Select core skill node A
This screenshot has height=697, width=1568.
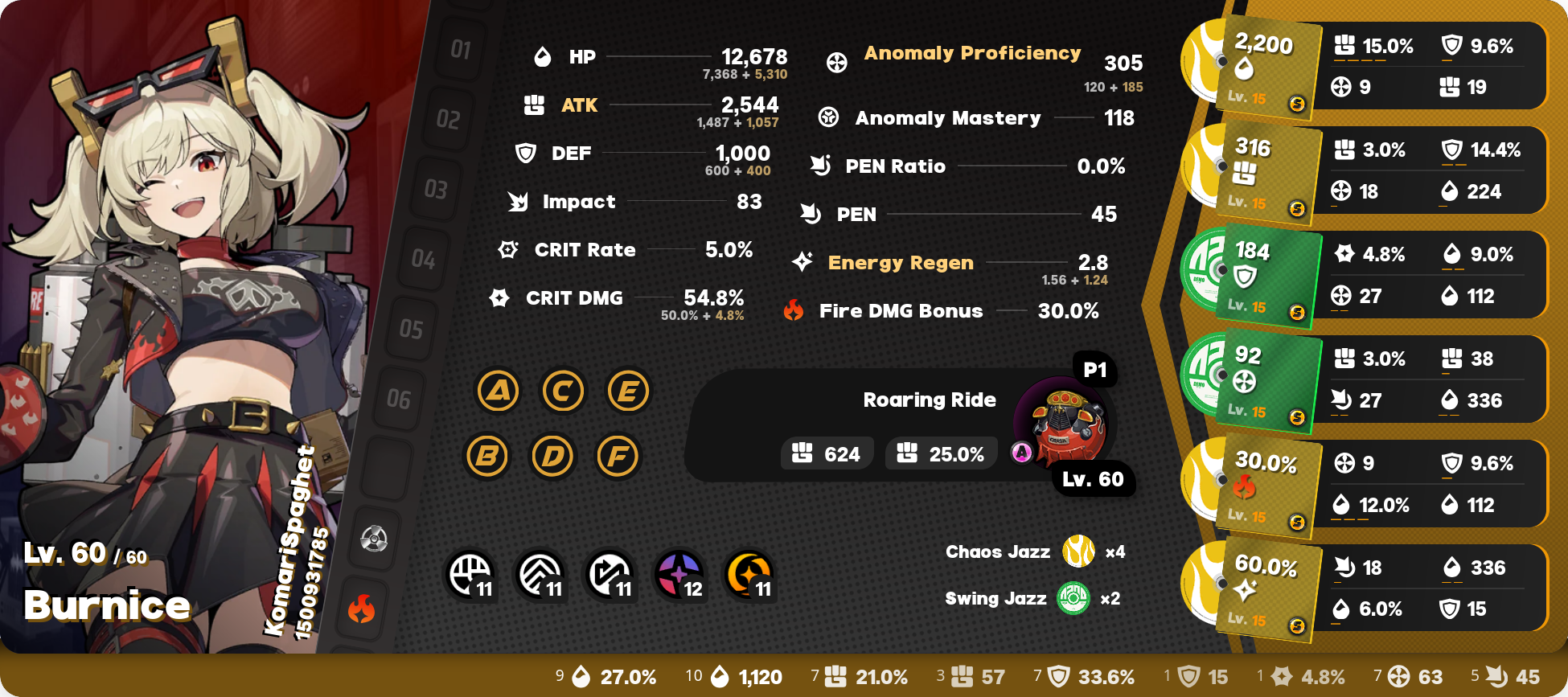(x=499, y=392)
